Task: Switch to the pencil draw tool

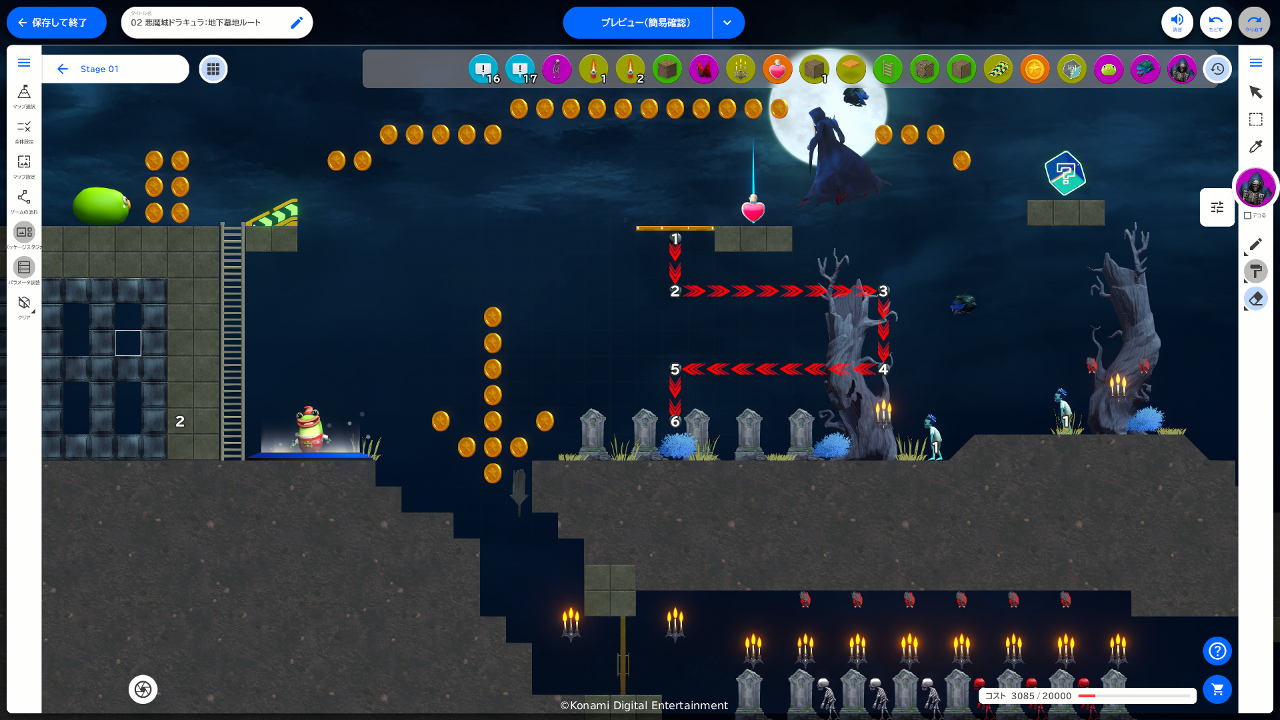Action: tap(1256, 244)
